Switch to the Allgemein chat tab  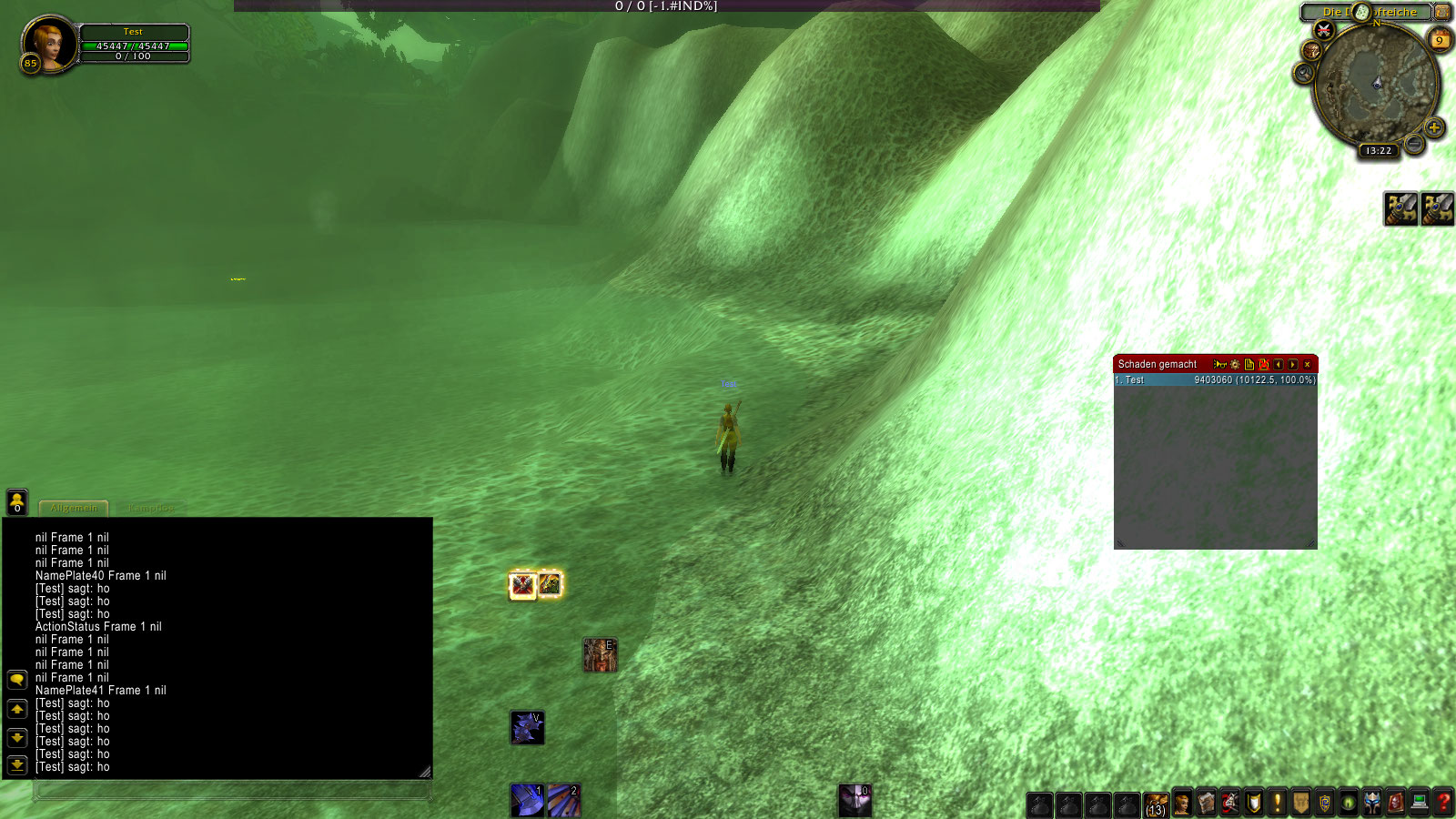coord(74,508)
